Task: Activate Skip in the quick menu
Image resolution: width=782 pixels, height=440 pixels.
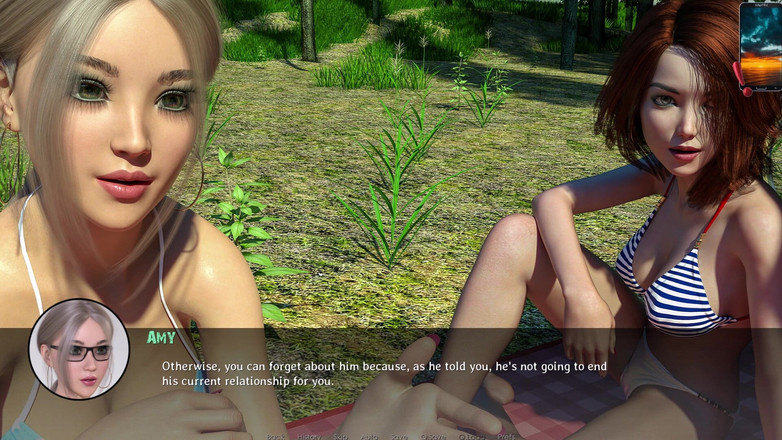Action: pos(342,436)
